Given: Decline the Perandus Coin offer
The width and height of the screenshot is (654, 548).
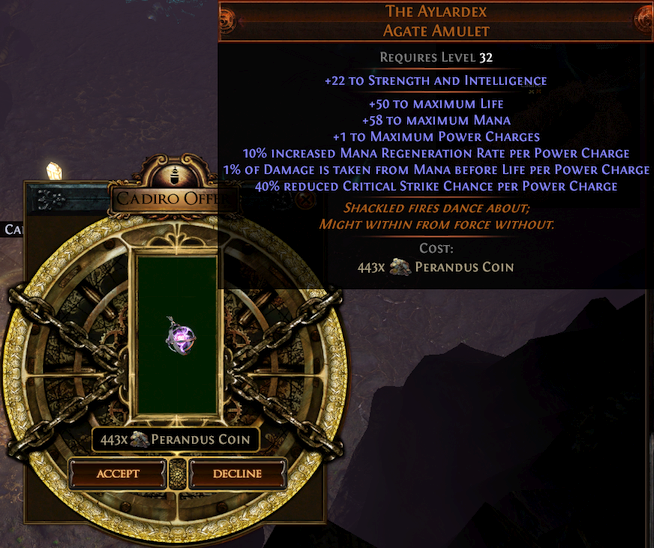Looking at the screenshot, I should pos(237,473).
